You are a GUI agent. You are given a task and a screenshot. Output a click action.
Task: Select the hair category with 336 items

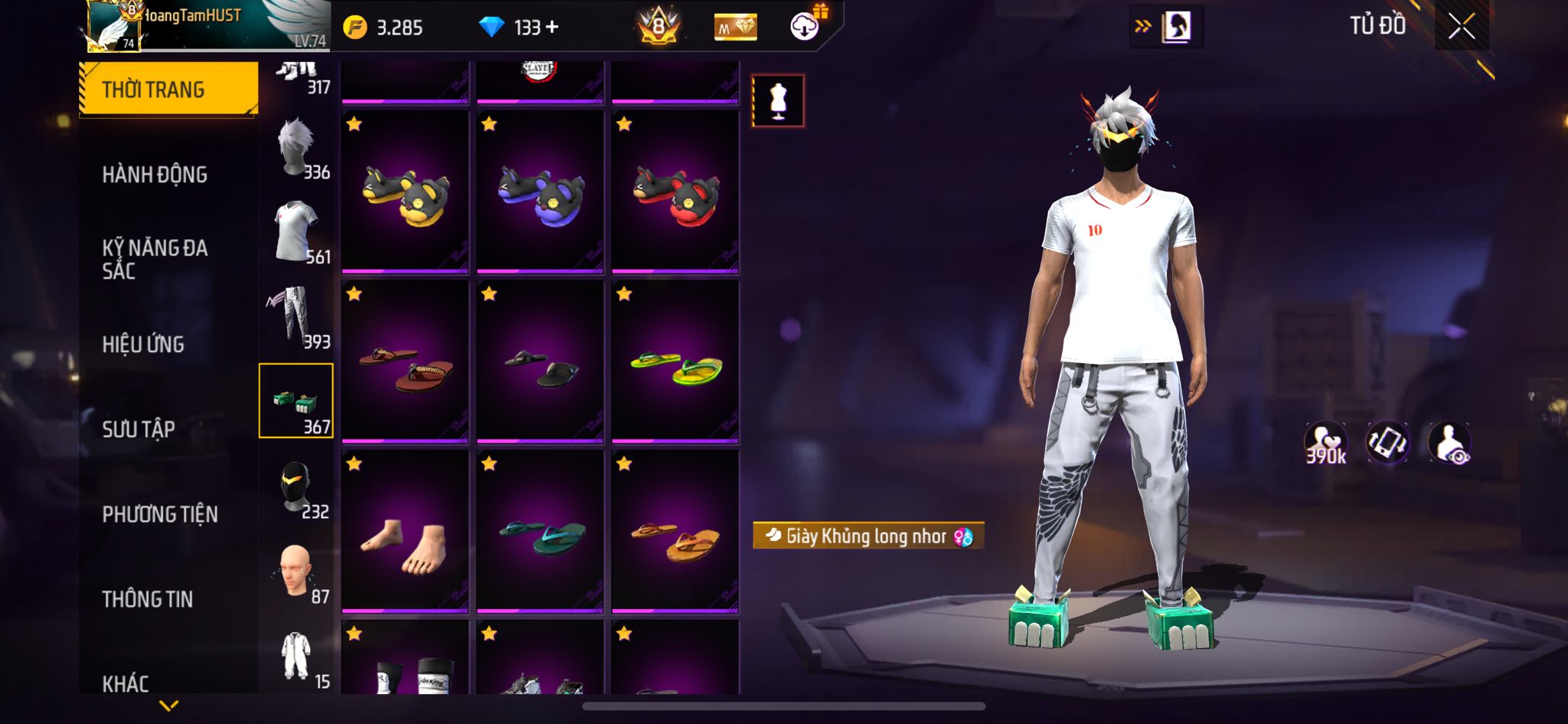coord(296,149)
